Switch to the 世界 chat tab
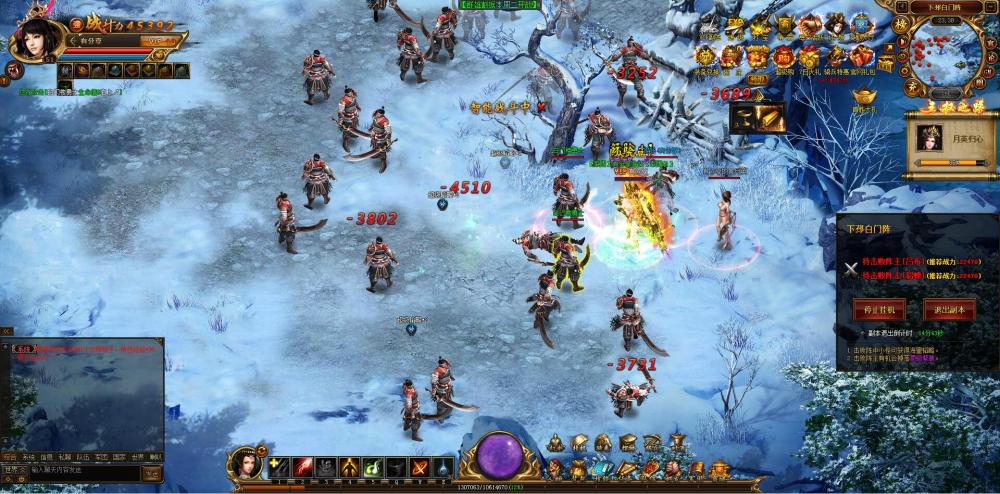Image resolution: width=1000 pixels, height=494 pixels. point(136,457)
